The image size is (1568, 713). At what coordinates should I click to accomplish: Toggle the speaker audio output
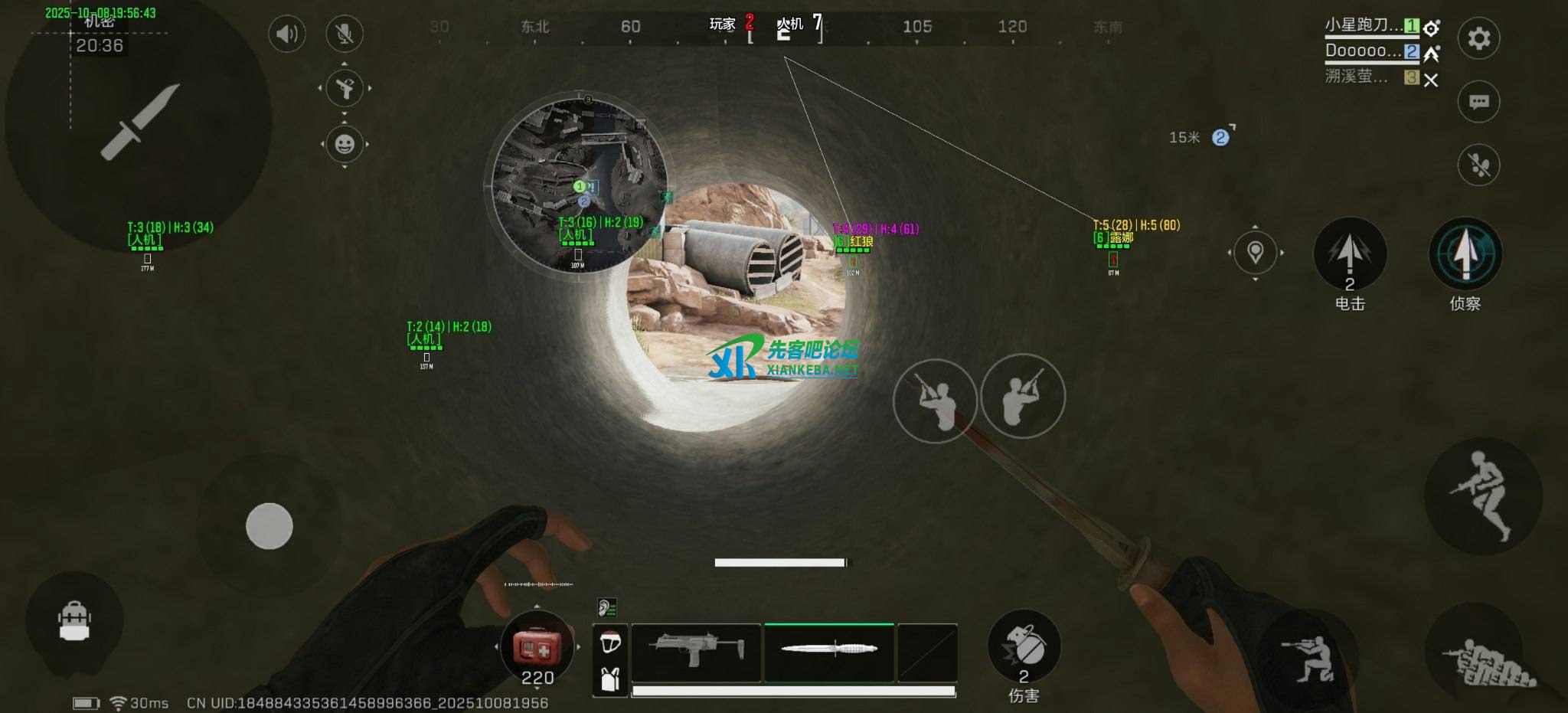(287, 34)
